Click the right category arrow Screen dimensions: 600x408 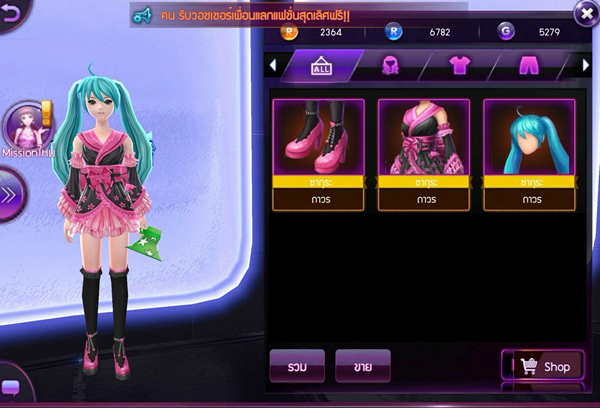pos(586,66)
